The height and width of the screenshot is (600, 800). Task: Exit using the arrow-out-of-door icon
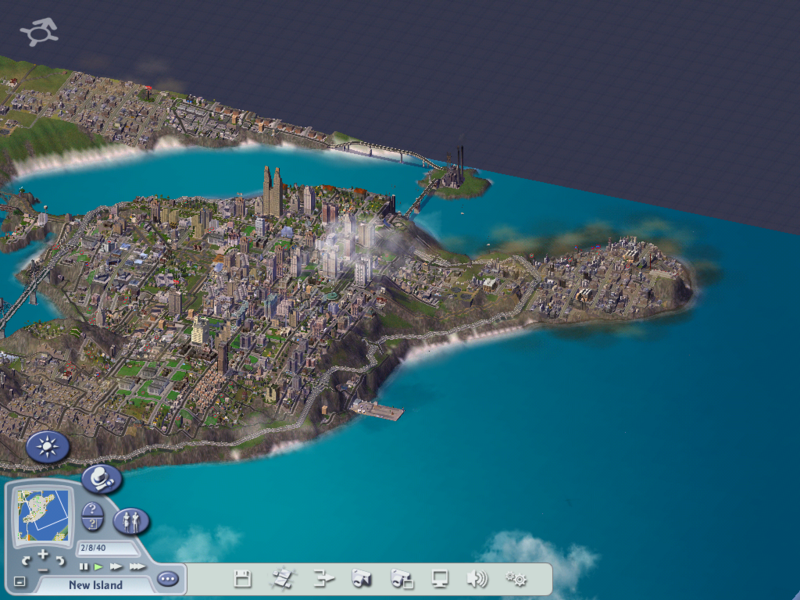[x=322, y=578]
